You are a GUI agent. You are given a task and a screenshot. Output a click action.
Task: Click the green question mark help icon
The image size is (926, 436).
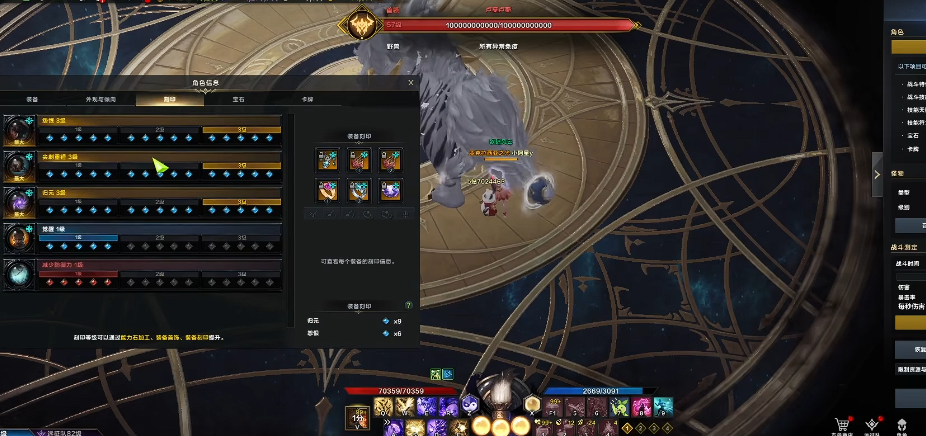tap(408, 304)
